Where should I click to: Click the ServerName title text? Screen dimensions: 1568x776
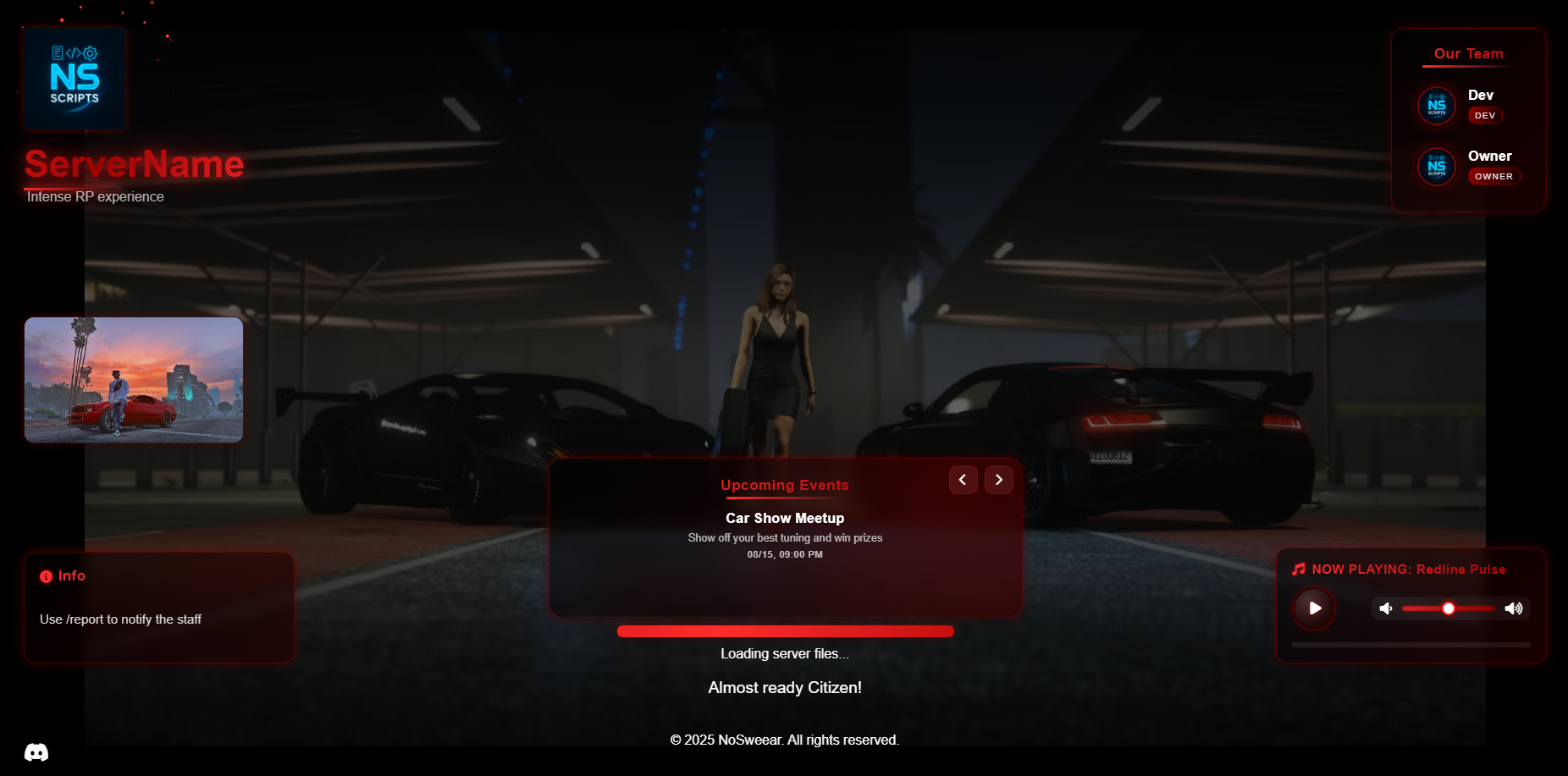point(134,163)
